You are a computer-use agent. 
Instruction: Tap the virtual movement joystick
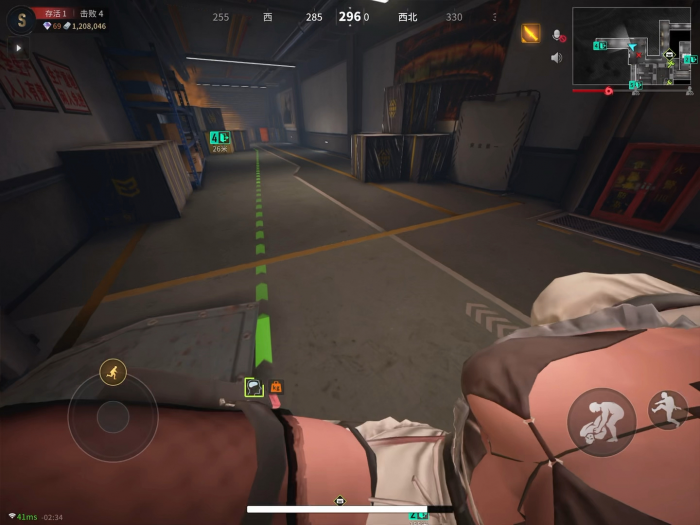[113, 417]
